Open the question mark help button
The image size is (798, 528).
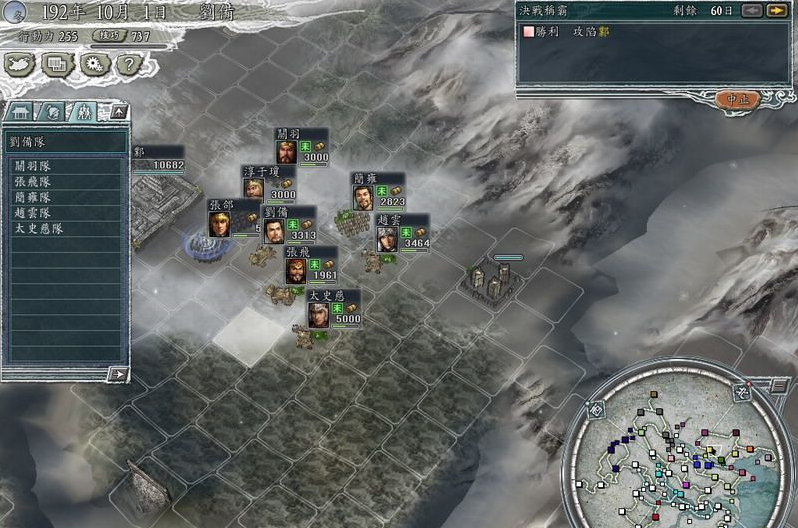(127, 64)
